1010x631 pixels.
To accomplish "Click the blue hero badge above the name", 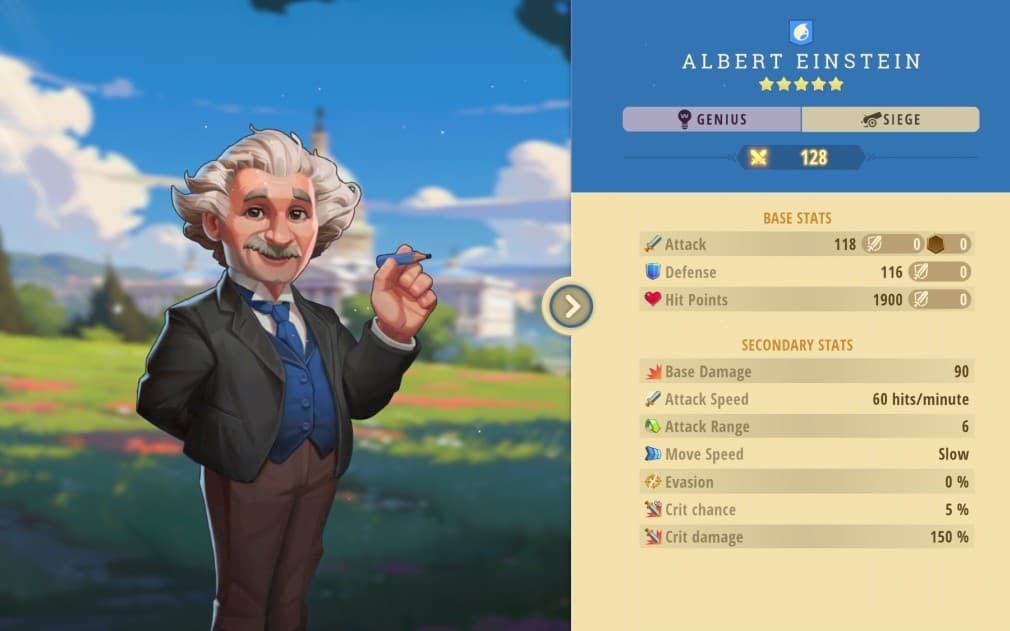I will coord(801,33).
